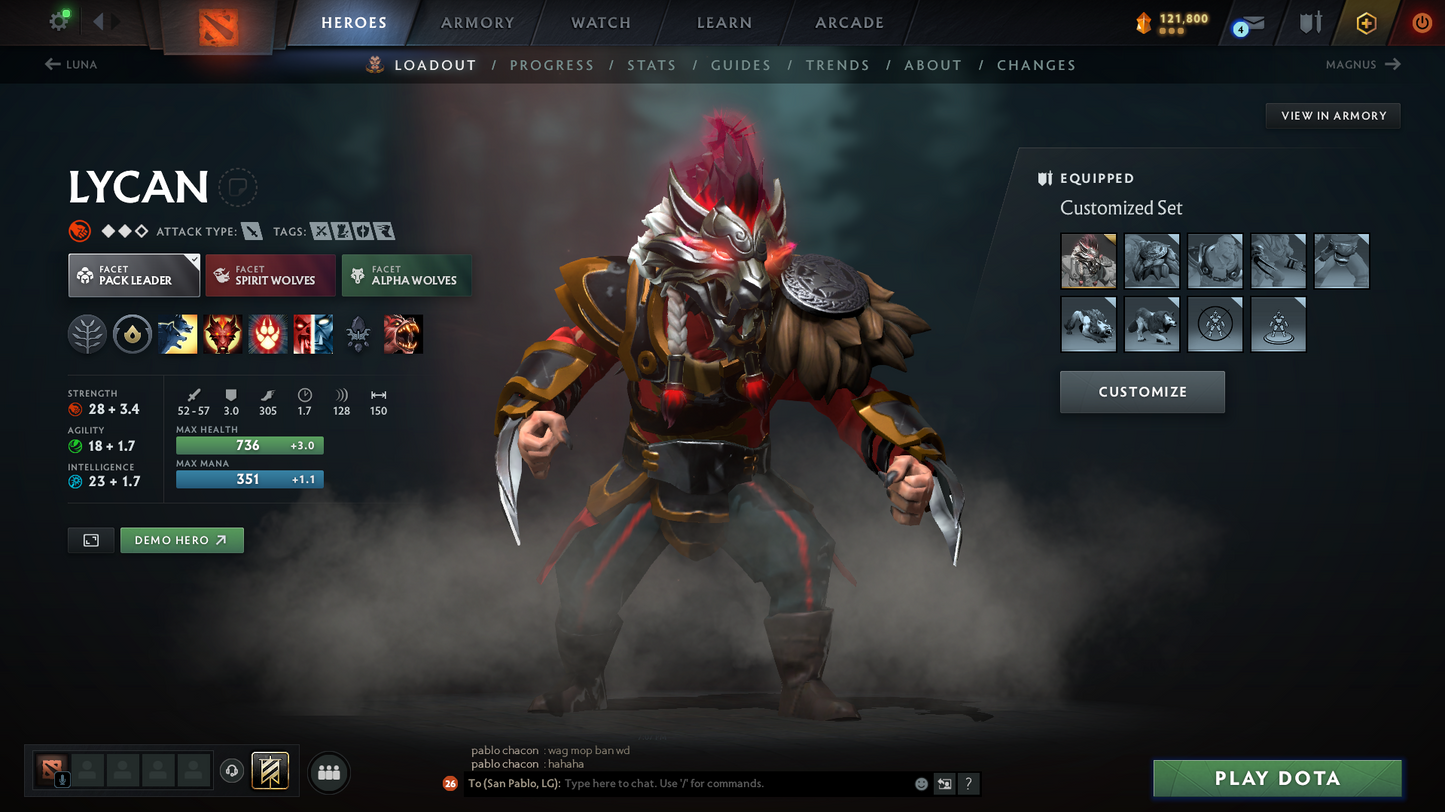Launch Demo Hero mode
This screenshot has width=1445, height=812.
click(x=181, y=540)
